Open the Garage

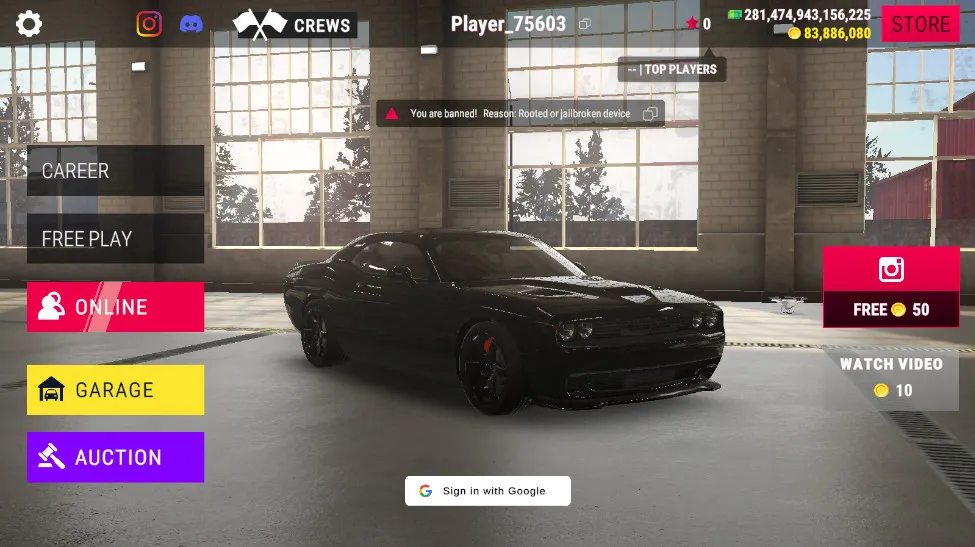115,390
